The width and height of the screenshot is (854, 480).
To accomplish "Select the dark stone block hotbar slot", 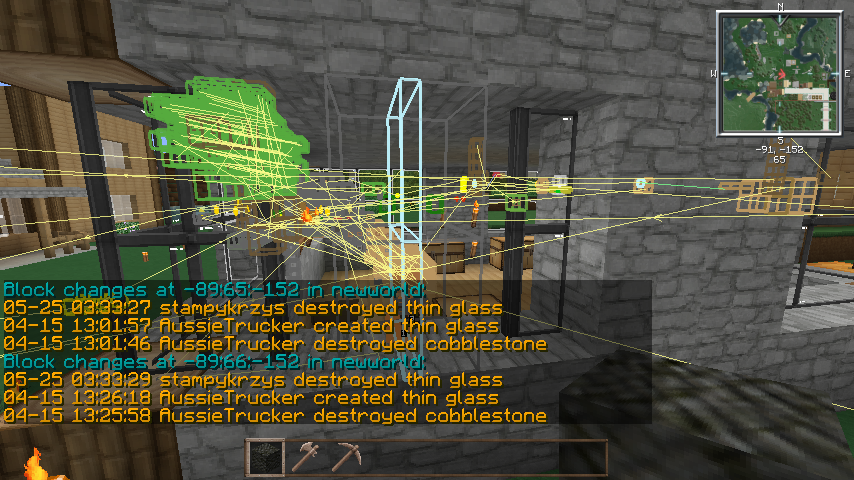I will pos(265,458).
